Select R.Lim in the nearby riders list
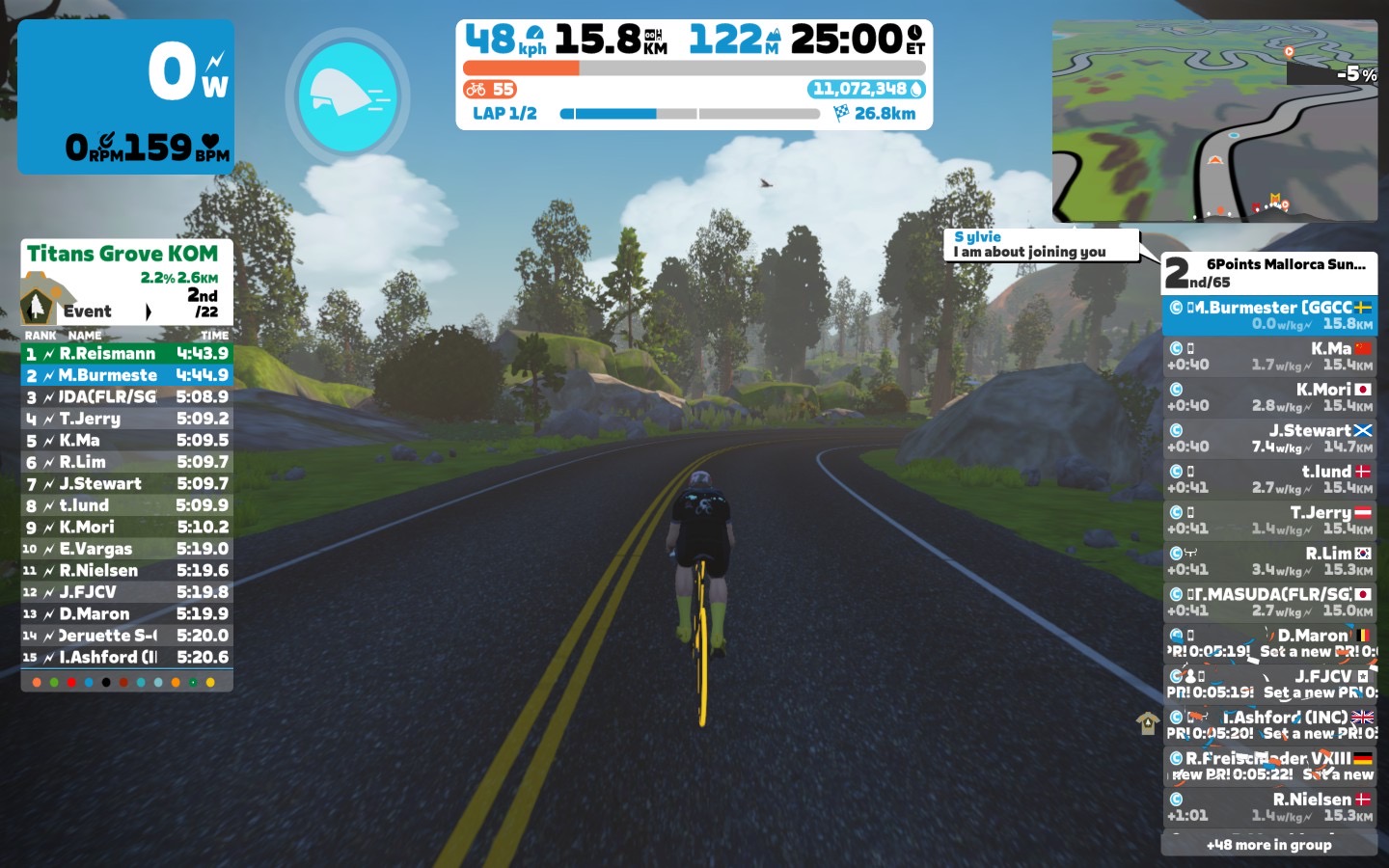This screenshot has height=868, width=1389. (1268, 561)
